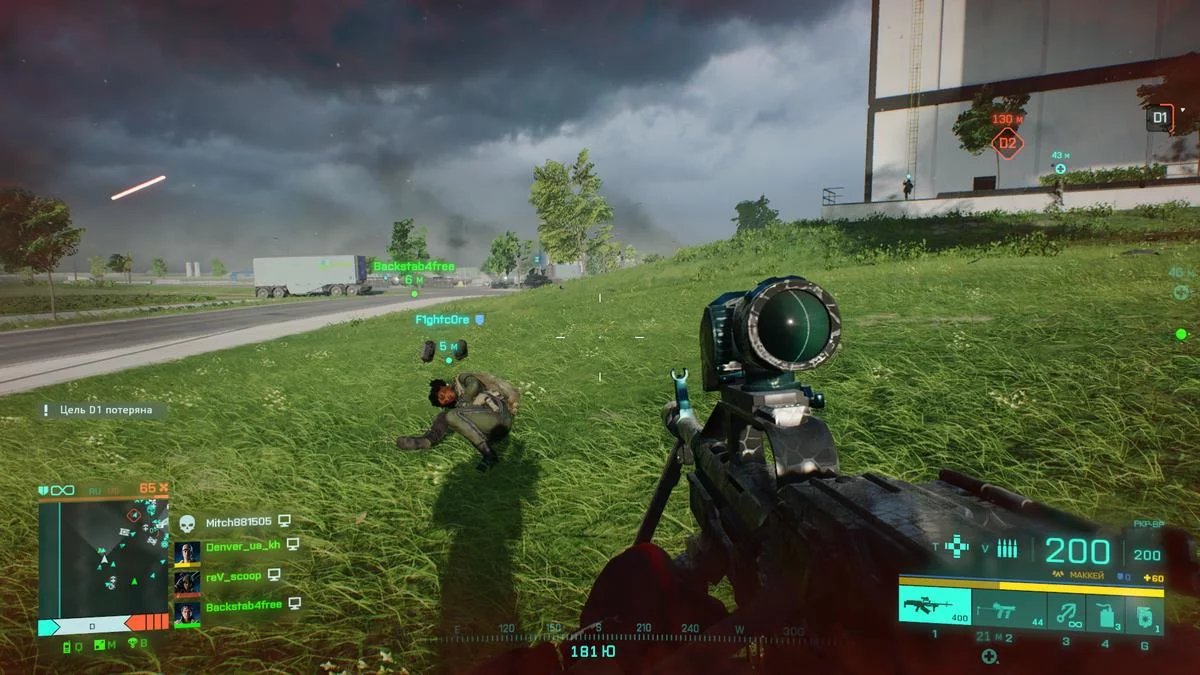Click the compass heading bar

pyautogui.click(x=620, y=630)
